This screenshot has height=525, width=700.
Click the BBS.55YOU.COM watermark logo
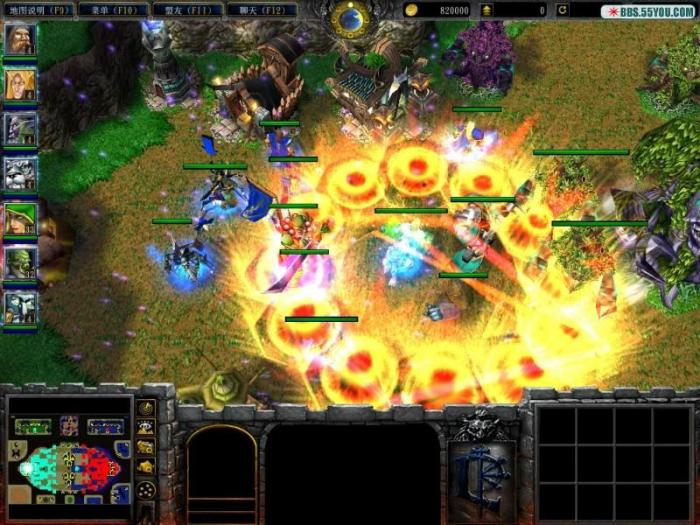point(649,11)
